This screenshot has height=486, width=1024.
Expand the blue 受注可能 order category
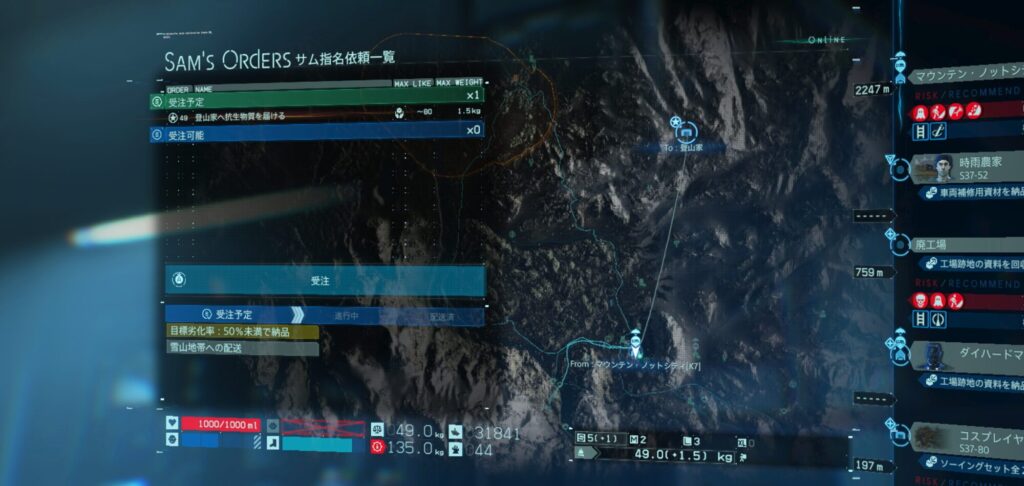(x=318, y=133)
